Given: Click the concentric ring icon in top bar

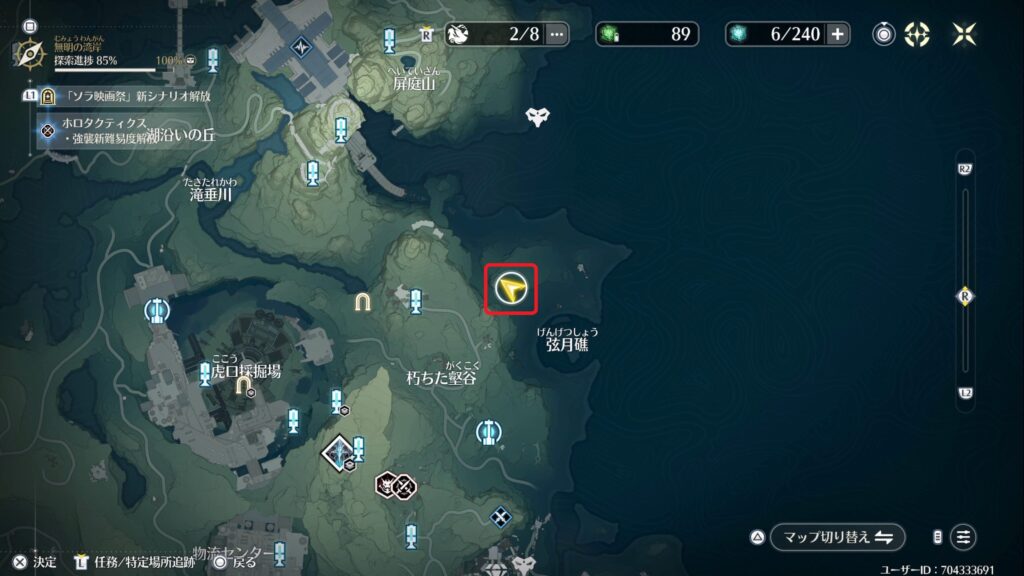Looking at the screenshot, I should (x=884, y=34).
